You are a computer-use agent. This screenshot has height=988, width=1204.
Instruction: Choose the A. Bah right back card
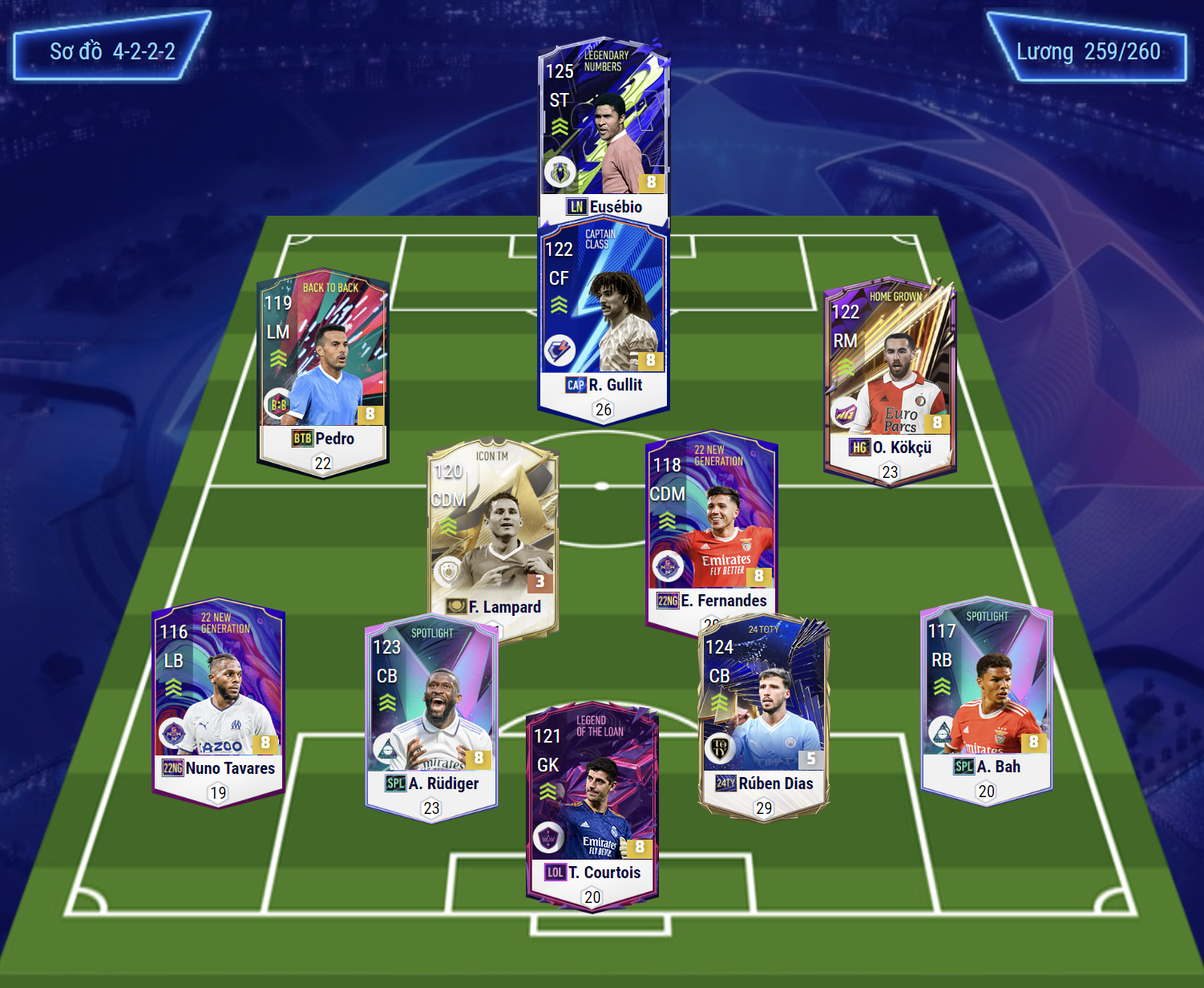986,698
